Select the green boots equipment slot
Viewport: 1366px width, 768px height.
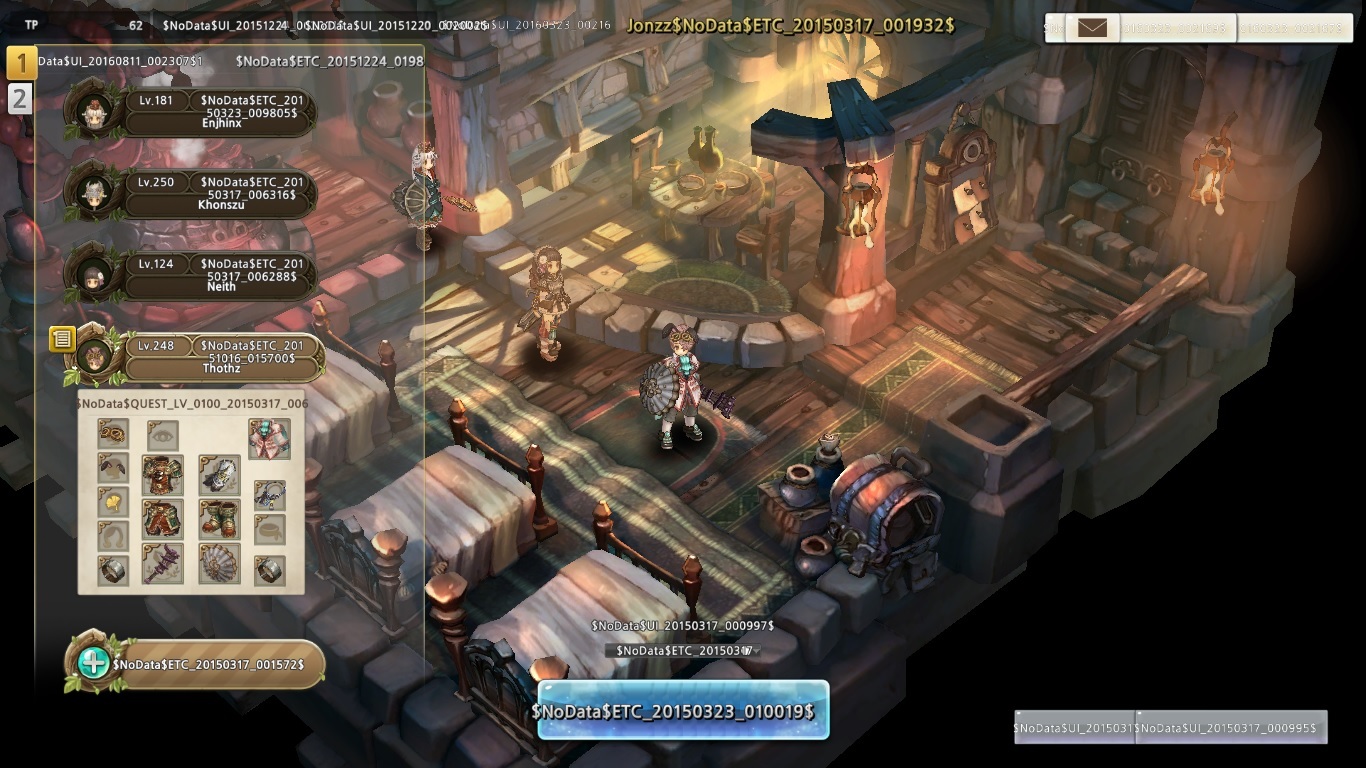(x=219, y=520)
